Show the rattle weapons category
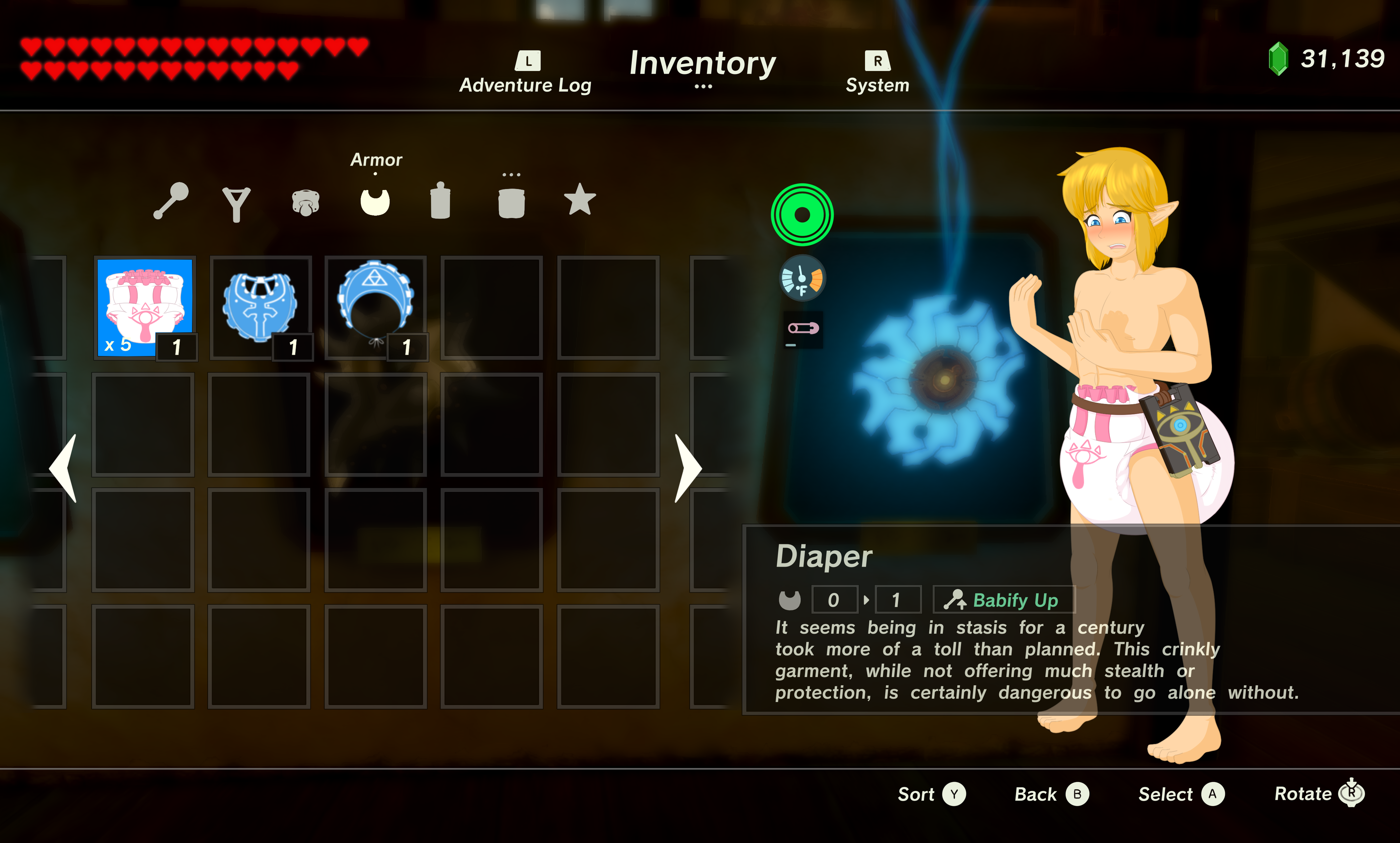Screen dimensions: 1400x843 click(x=171, y=201)
